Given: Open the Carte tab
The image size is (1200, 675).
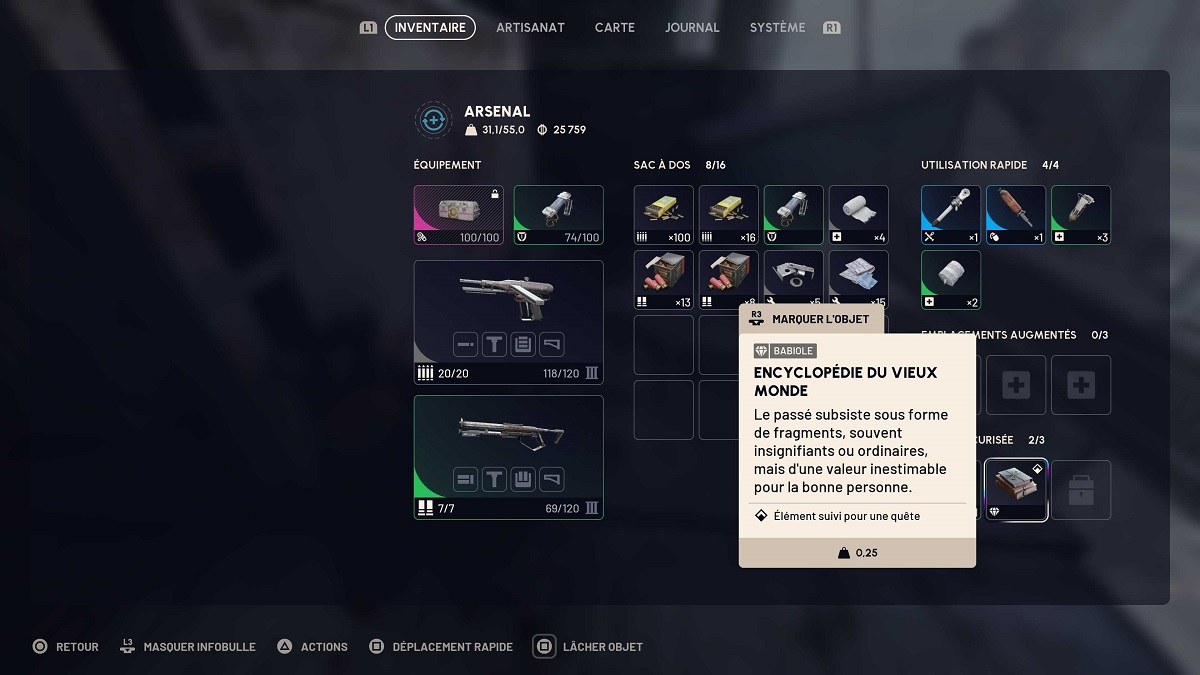Looking at the screenshot, I should (x=614, y=28).
